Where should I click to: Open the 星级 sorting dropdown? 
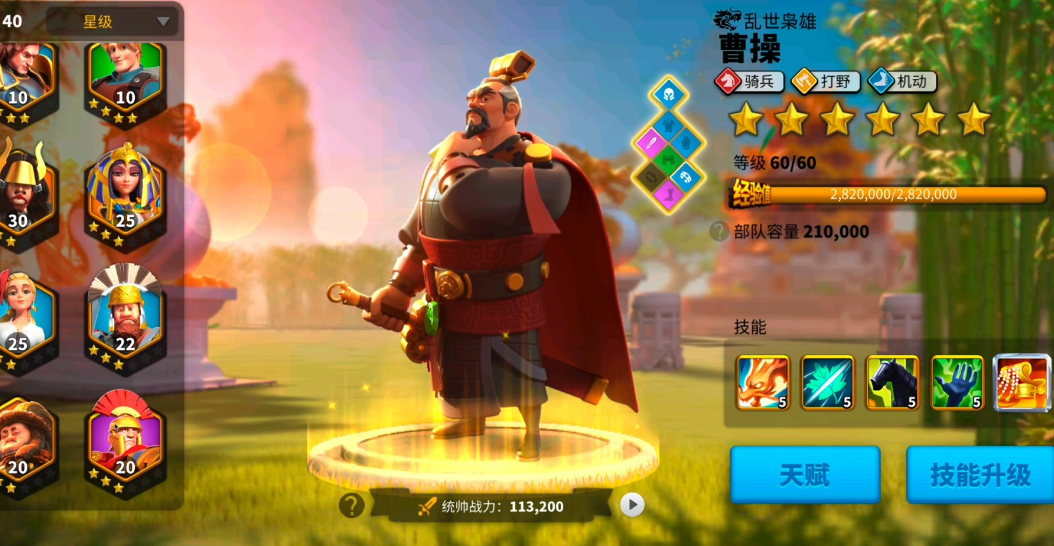point(112,21)
